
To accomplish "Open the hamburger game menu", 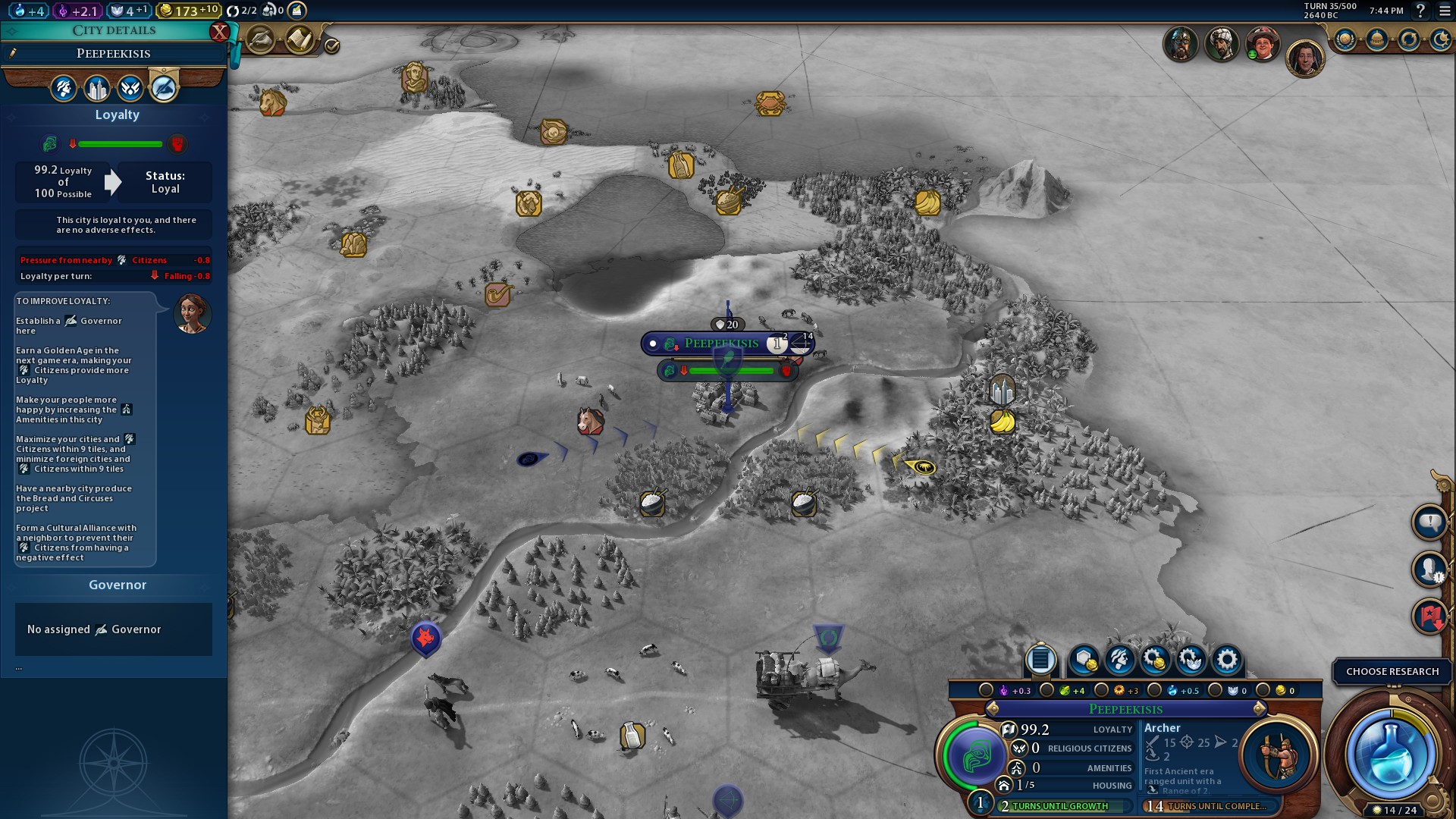I will tap(1443, 11).
